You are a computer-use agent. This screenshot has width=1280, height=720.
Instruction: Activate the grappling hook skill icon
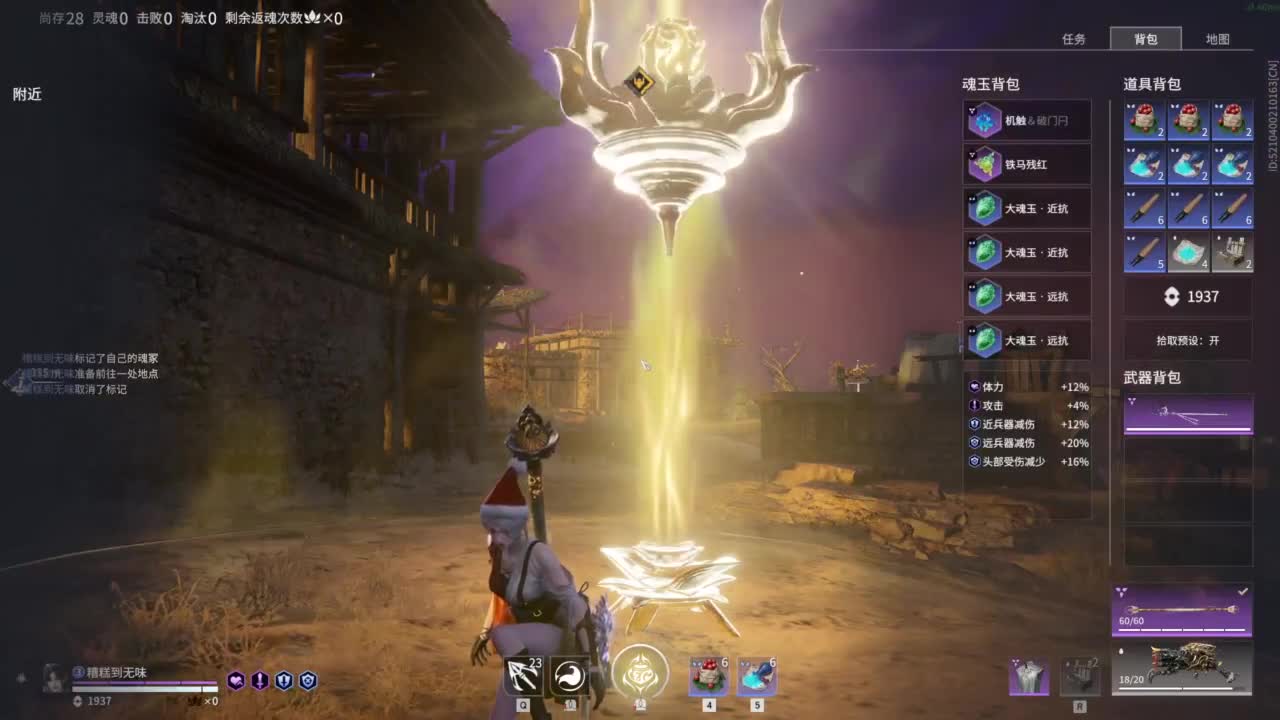click(522, 676)
